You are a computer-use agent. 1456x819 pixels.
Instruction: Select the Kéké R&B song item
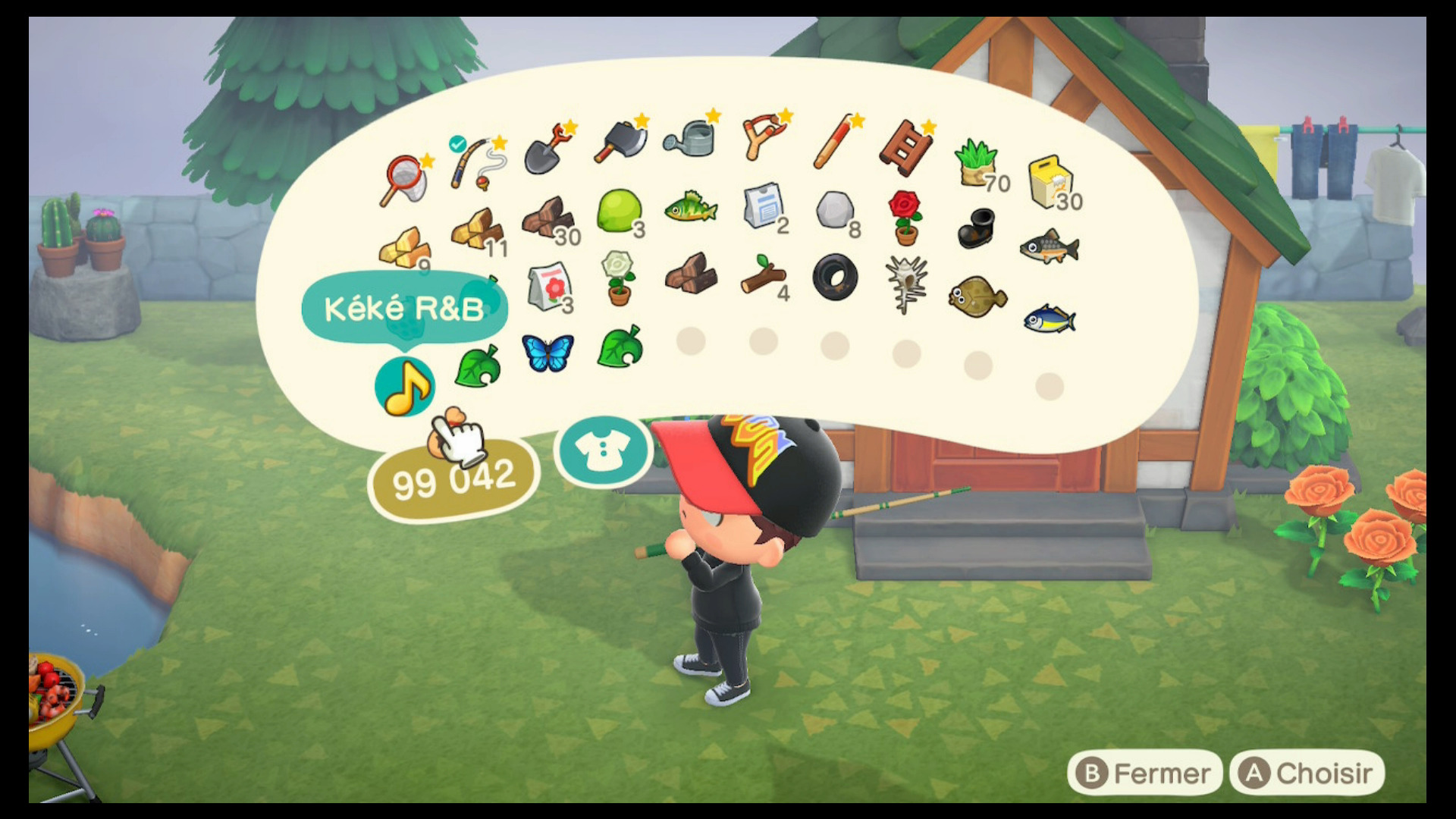404,387
